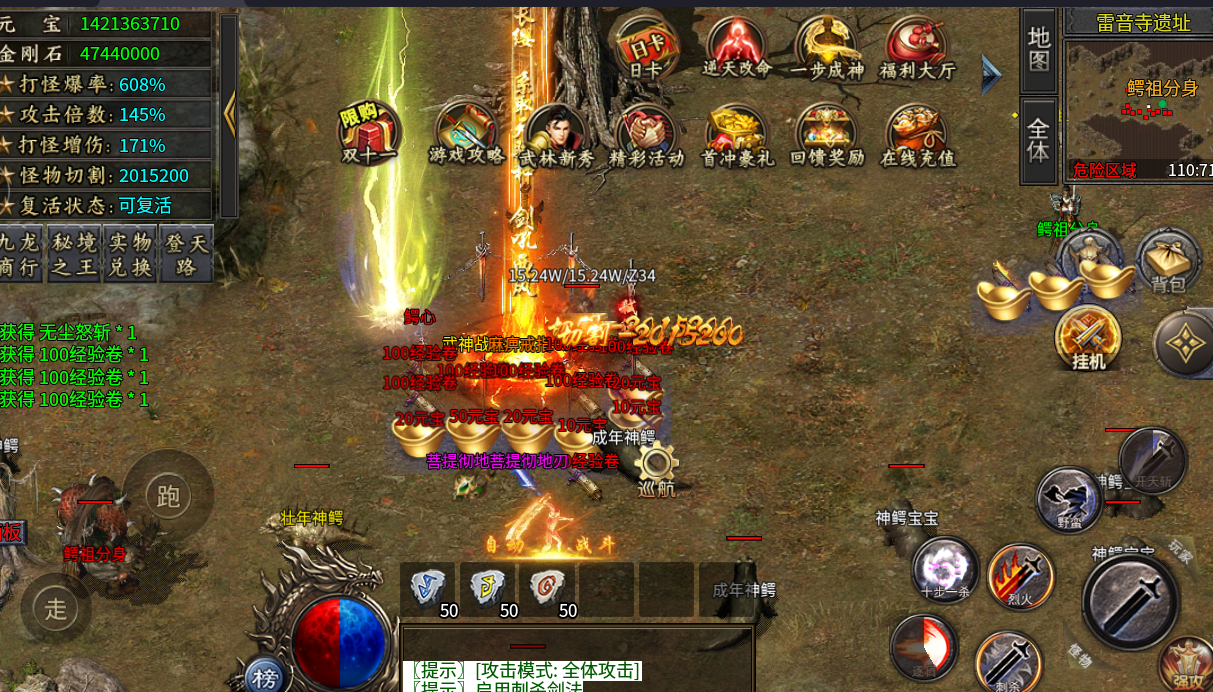This screenshot has height=692, width=1213.
Task: Open the 在线充值 online recharge
Action: 917,133
